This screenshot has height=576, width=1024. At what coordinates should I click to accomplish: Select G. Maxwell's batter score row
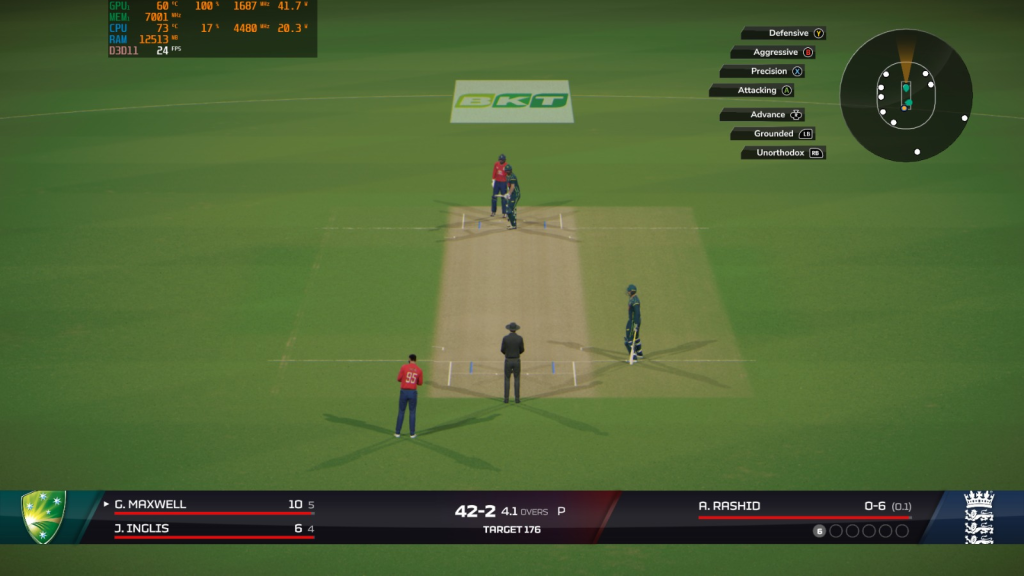coord(214,505)
